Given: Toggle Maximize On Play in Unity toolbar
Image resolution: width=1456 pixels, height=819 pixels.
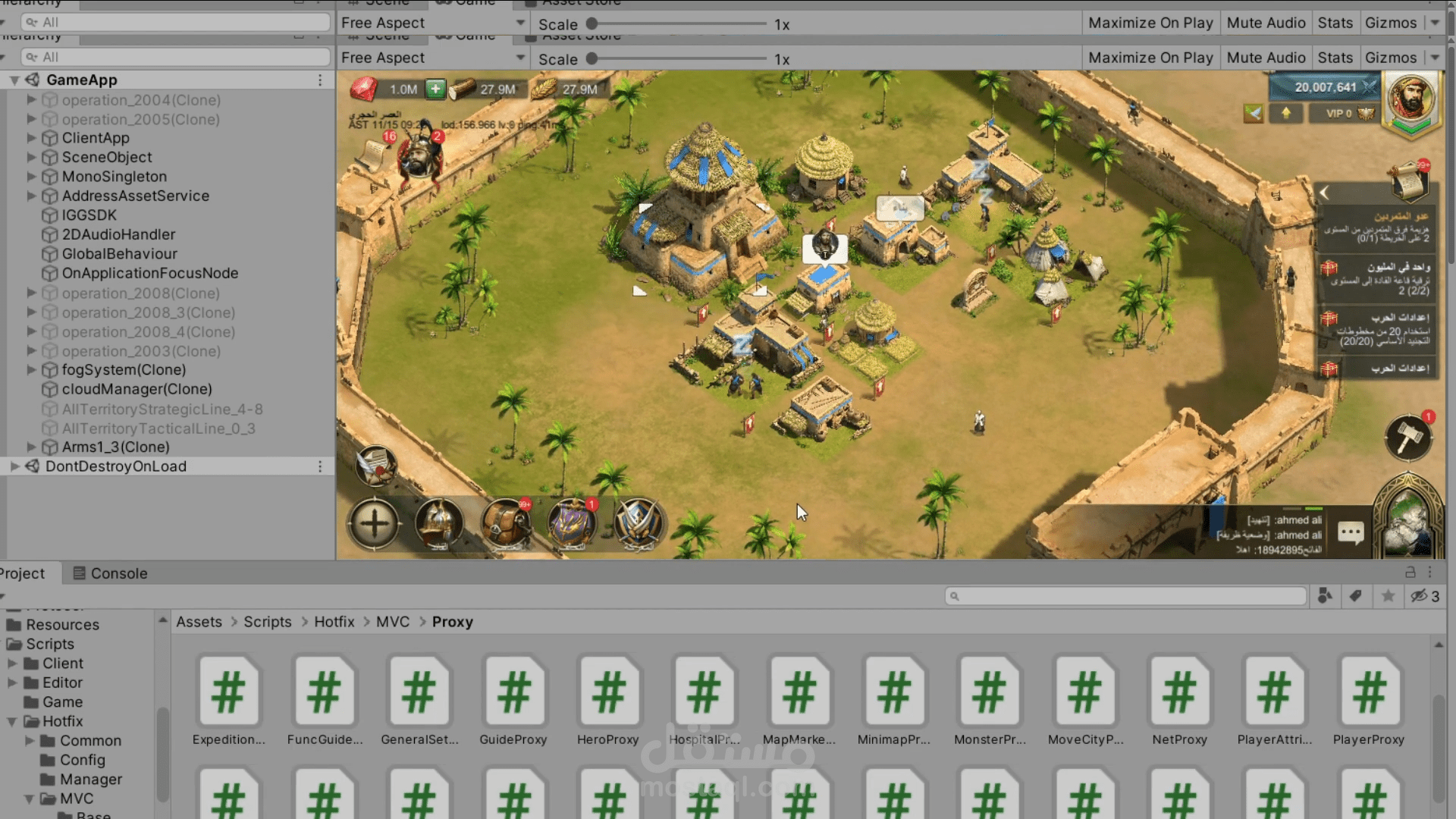Looking at the screenshot, I should pyautogui.click(x=1150, y=58).
